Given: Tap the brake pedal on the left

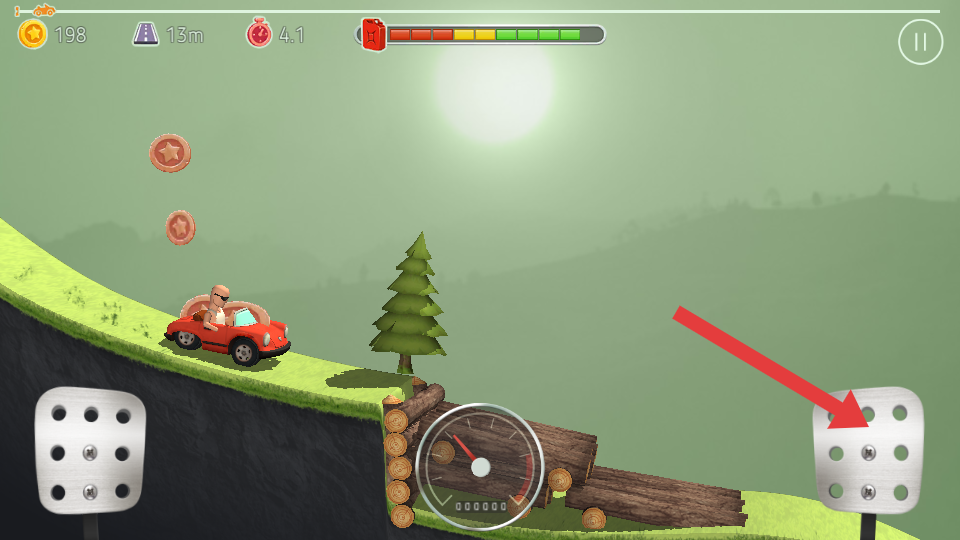Looking at the screenshot, I should [90, 450].
